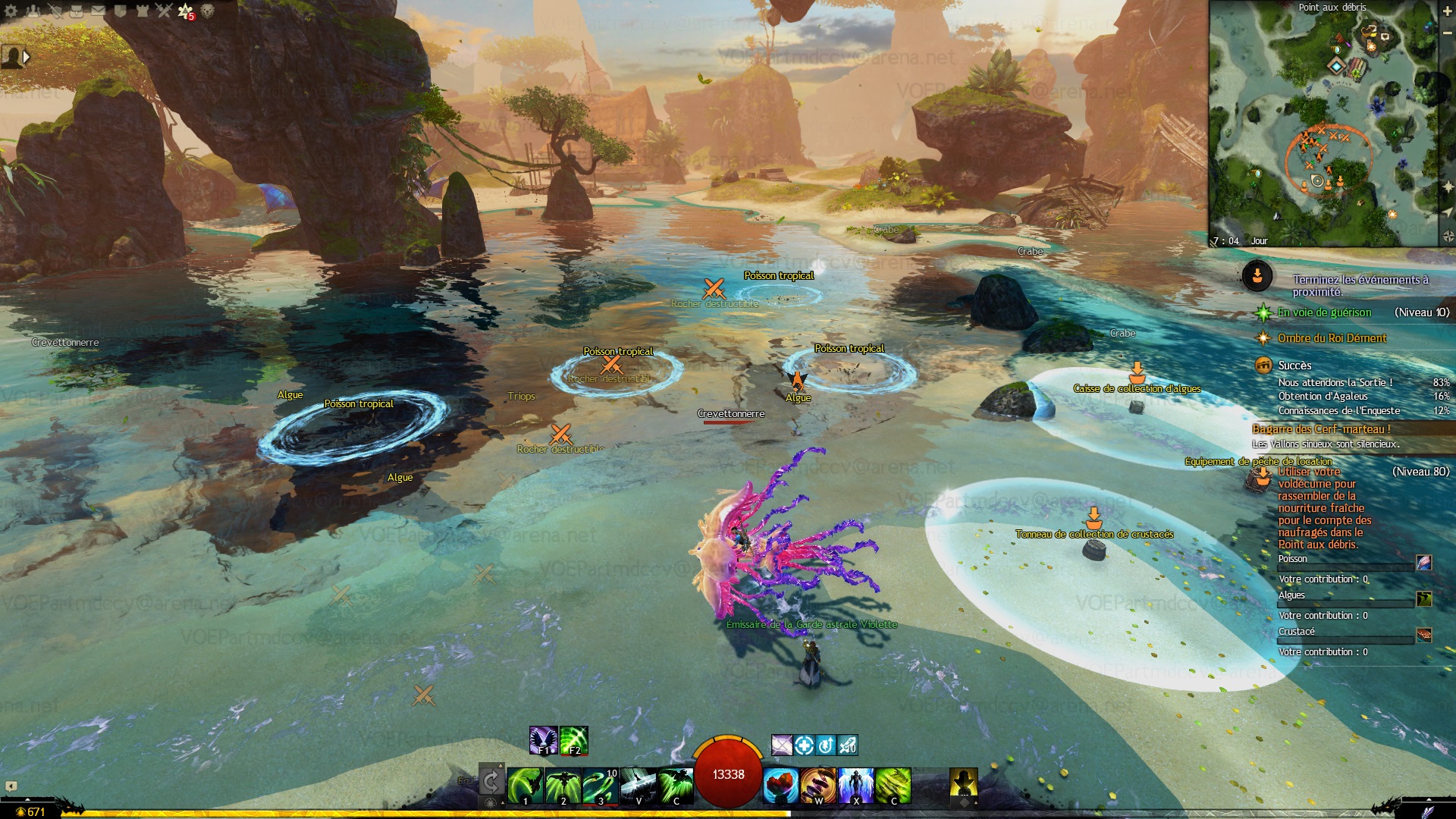
Task: Use the heart-shaped healing skill
Action: tap(780, 785)
